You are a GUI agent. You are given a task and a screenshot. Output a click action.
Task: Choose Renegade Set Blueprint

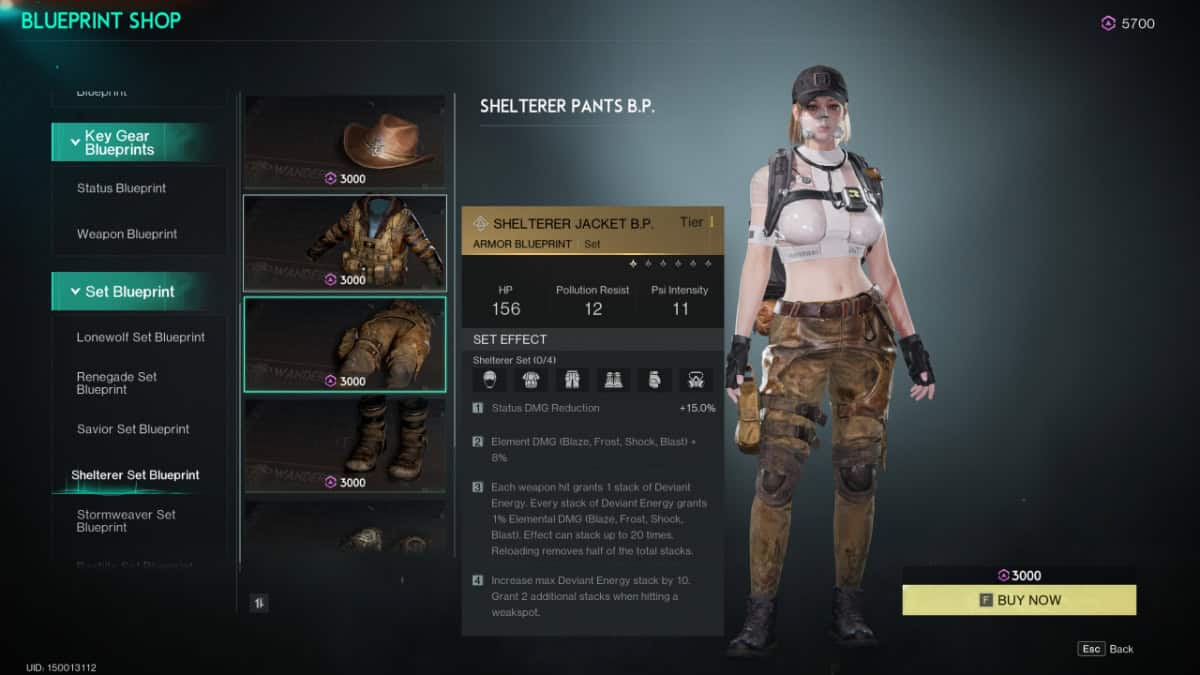point(117,383)
